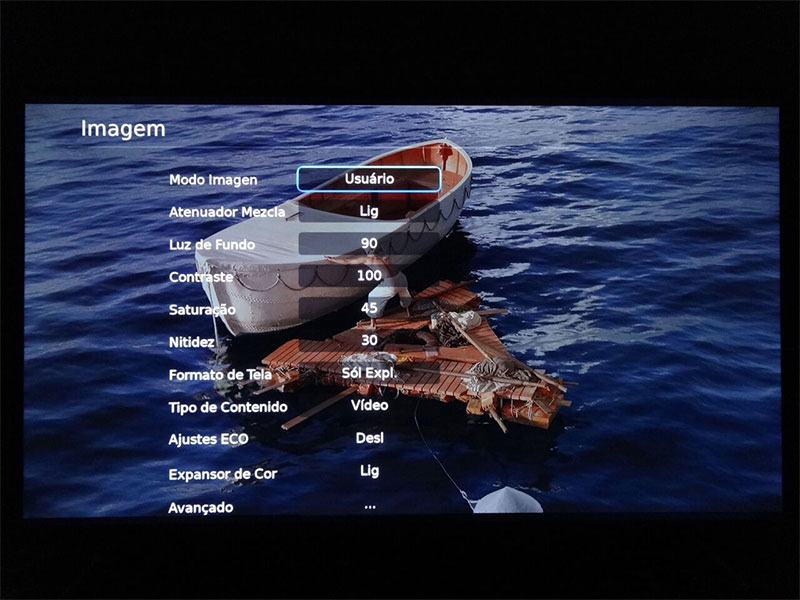This screenshot has height=600, width=800.
Task: Change the Vídeo content type value
Action: (369, 405)
